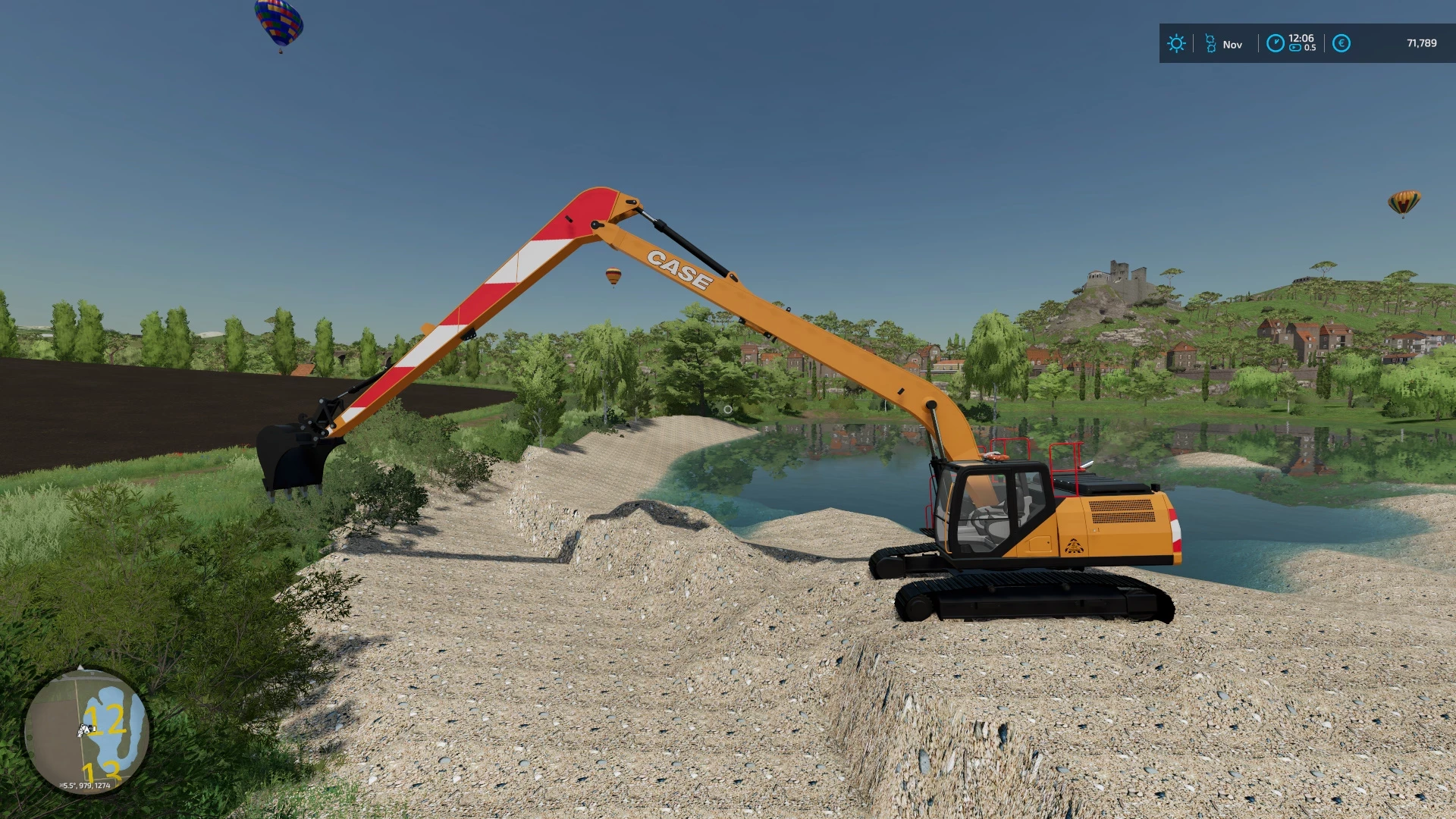Click the upcoming weather forecast icon beside Nov
This screenshot has height=819, width=1456.
point(1211,42)
